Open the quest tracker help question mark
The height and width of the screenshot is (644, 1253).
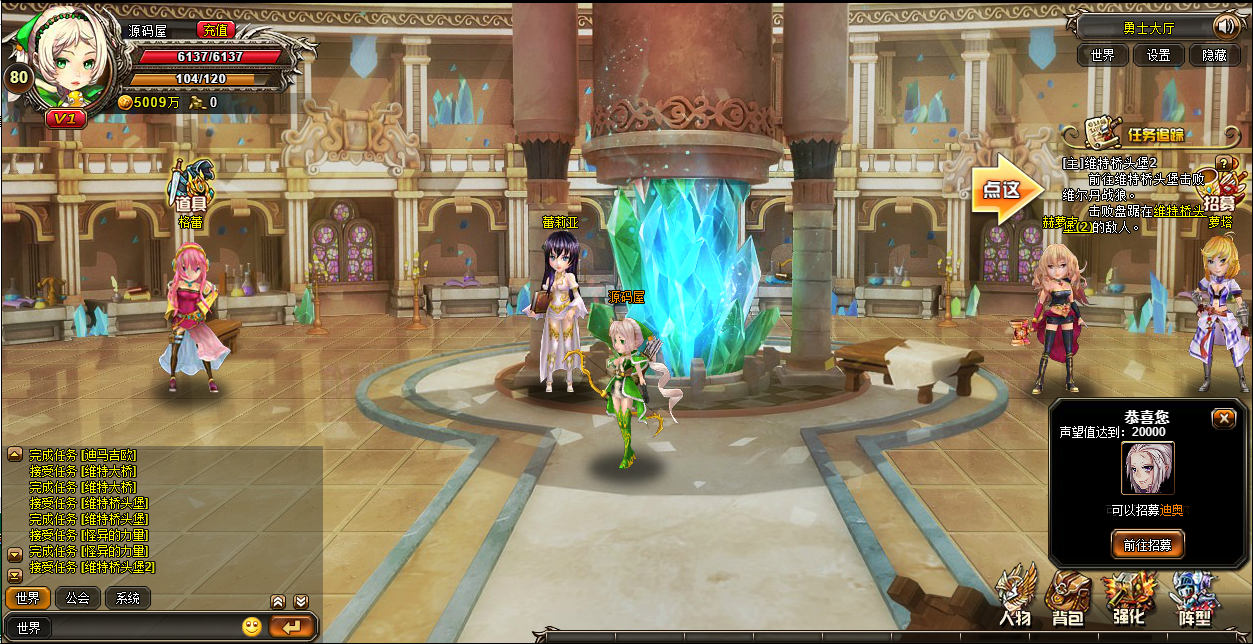(x=1222, y=163)
